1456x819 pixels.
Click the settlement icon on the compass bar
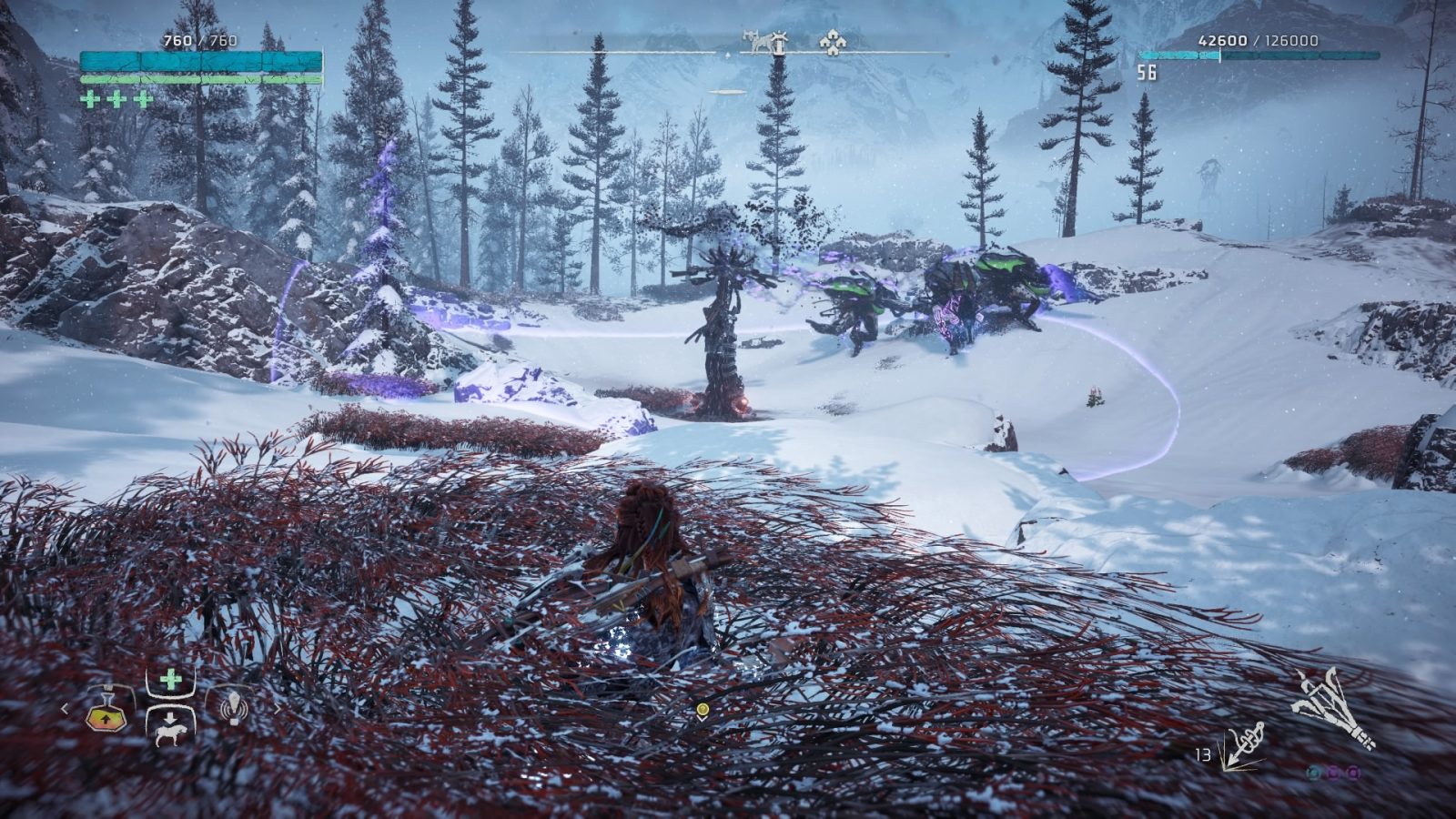833,43
